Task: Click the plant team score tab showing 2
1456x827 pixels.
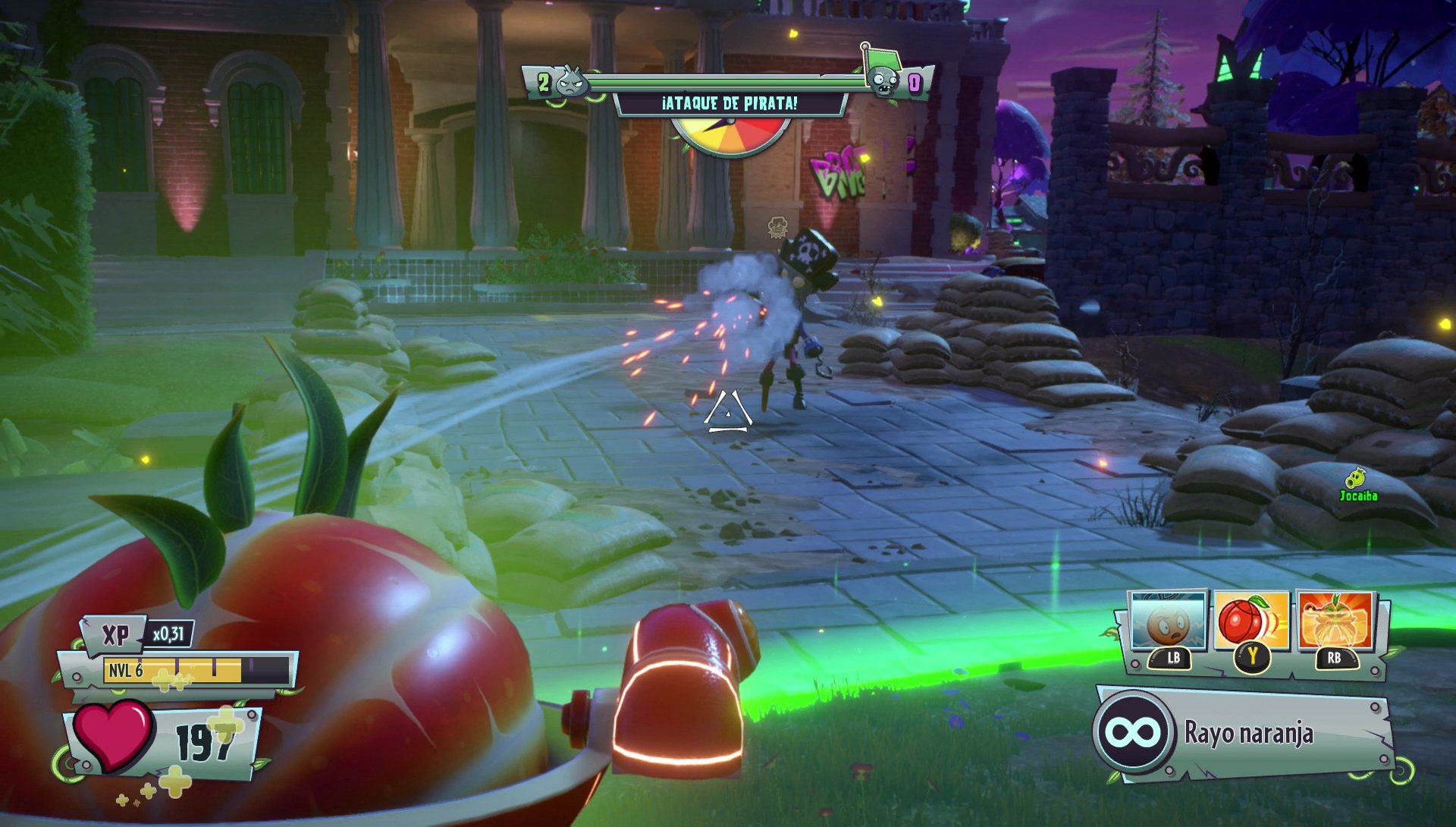Action: [x=544, y=83]
